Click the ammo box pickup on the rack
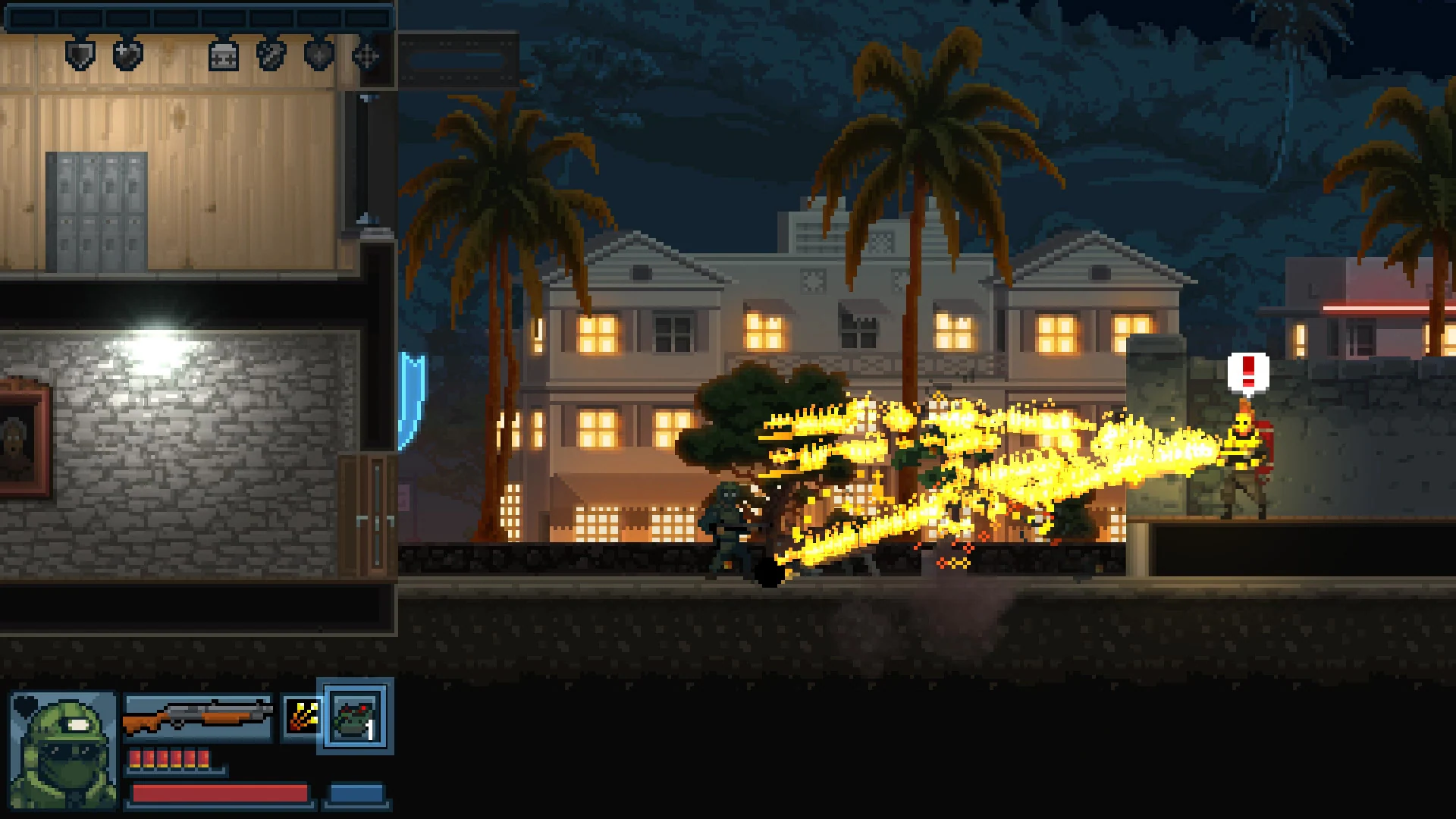Screen dimensions: 1456x819 224,57
